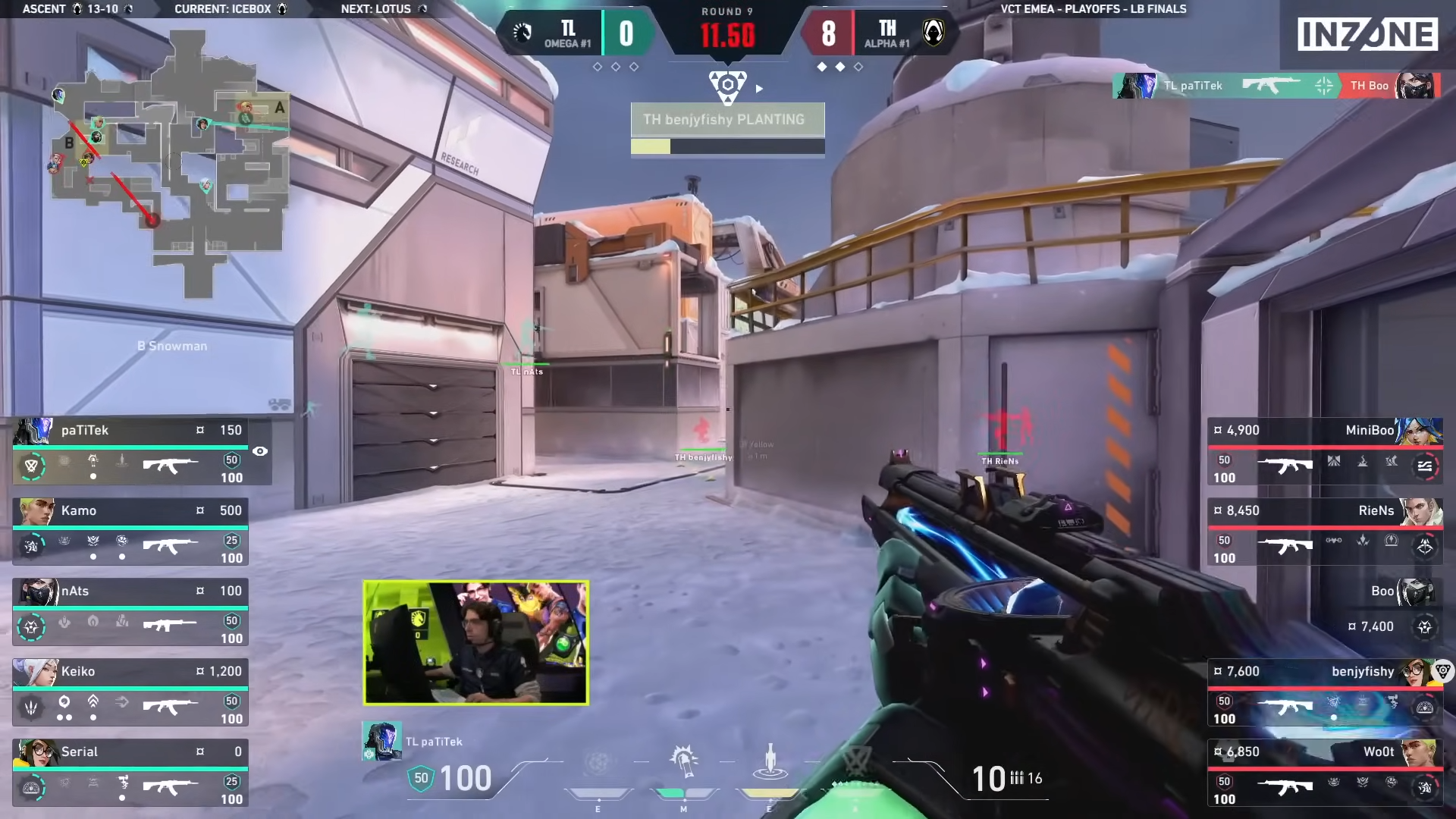Activate the glowing hand ability icon
Screen dimensions: 1456x819
coord(683,761)
